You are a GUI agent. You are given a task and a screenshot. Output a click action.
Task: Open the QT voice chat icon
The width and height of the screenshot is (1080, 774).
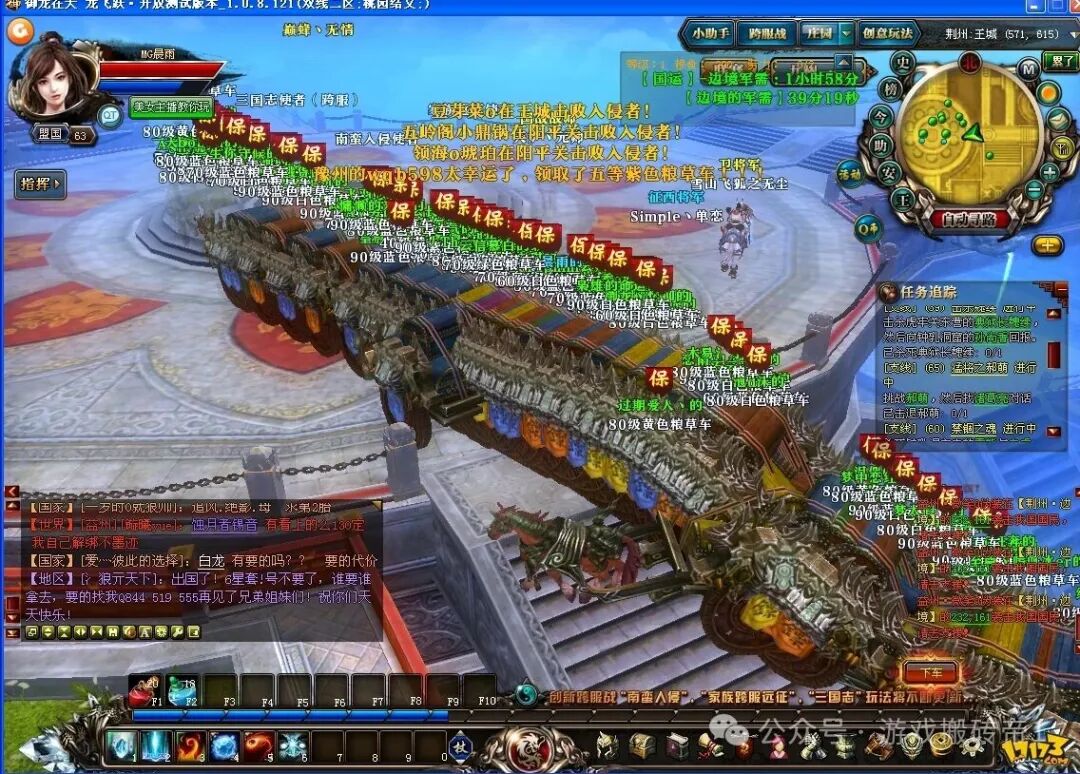109,115
